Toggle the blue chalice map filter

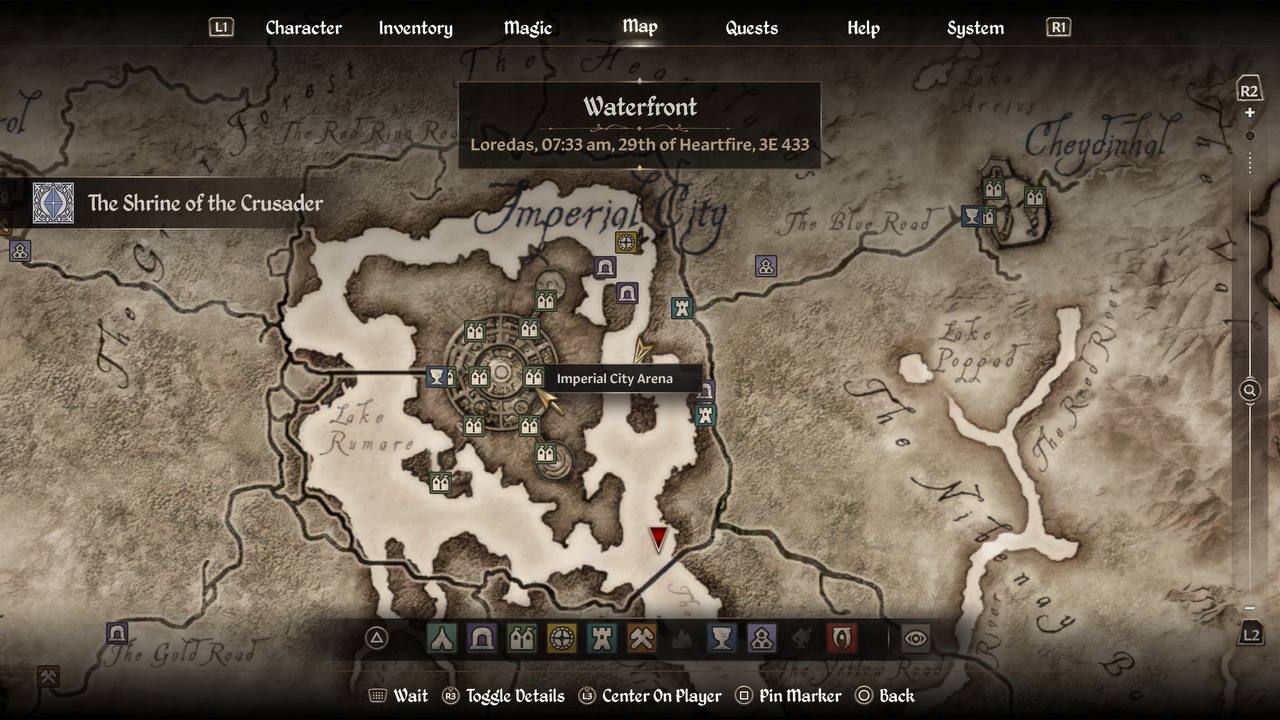tap(722, 638)
